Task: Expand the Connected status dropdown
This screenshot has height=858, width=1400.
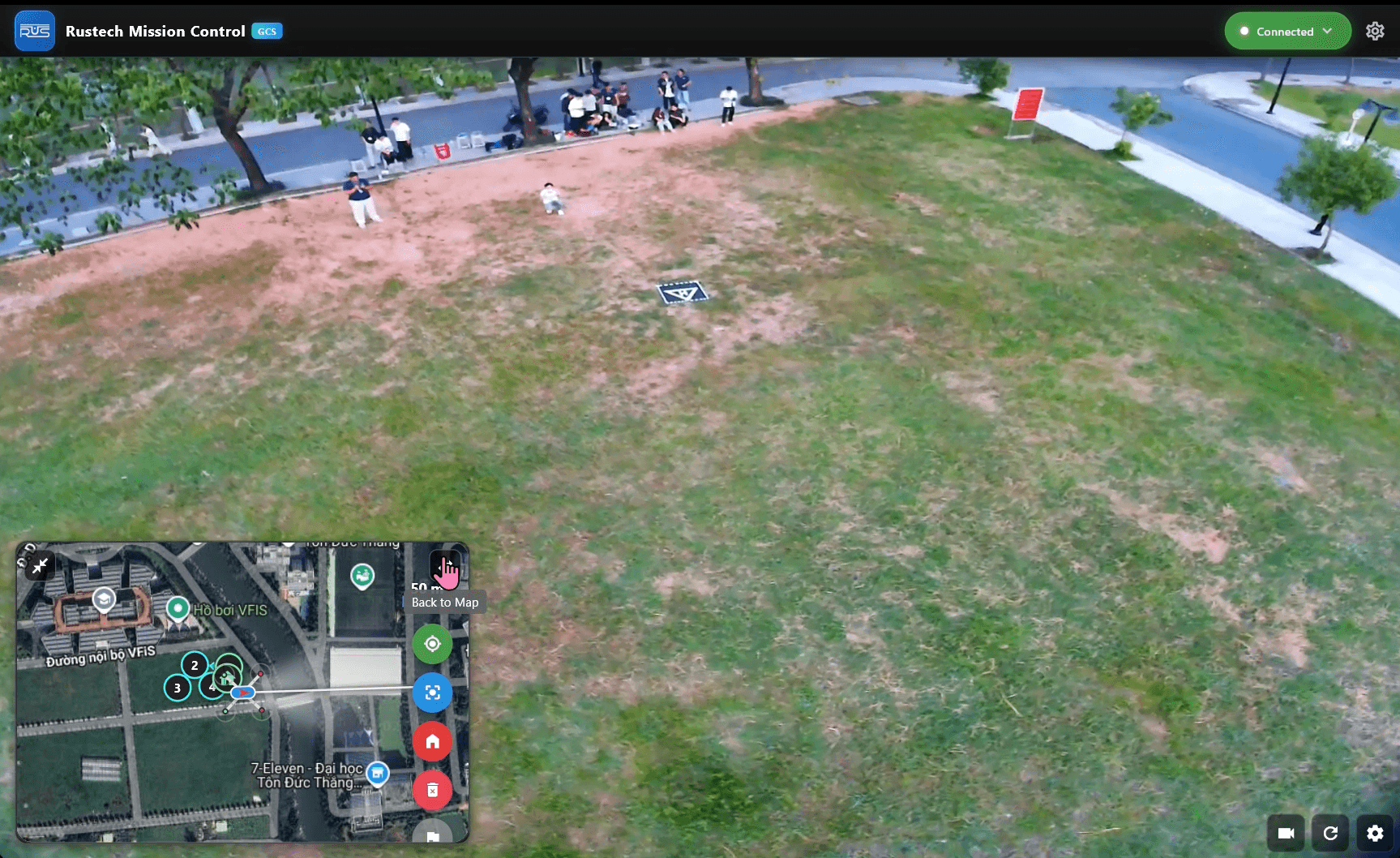Action: [x=1329, y=31]
